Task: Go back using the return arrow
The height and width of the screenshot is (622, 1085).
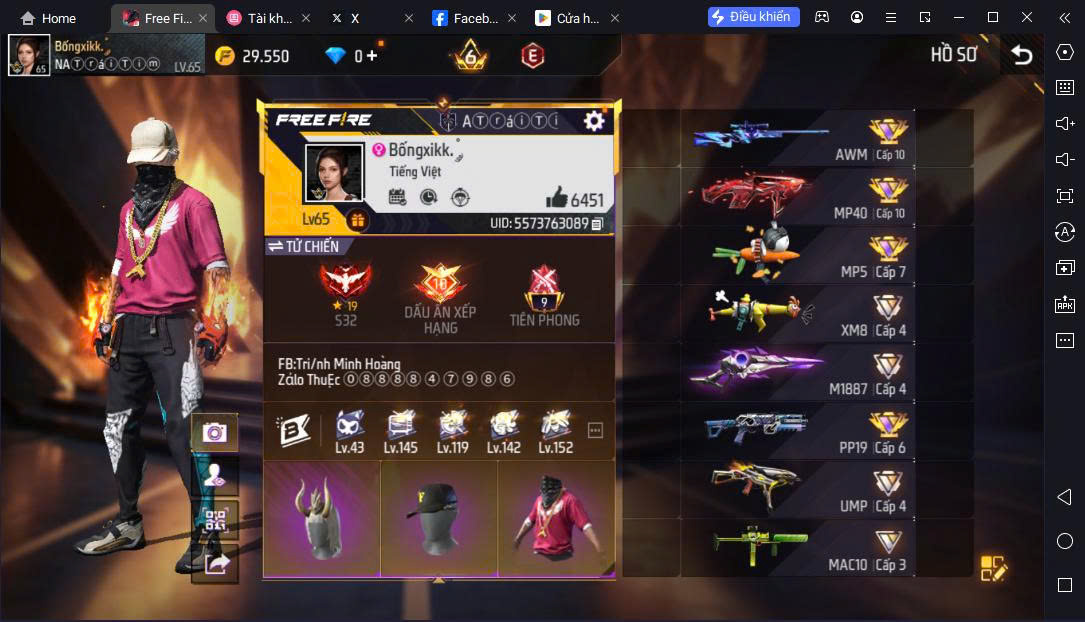Action: (x=1021, y=55)
